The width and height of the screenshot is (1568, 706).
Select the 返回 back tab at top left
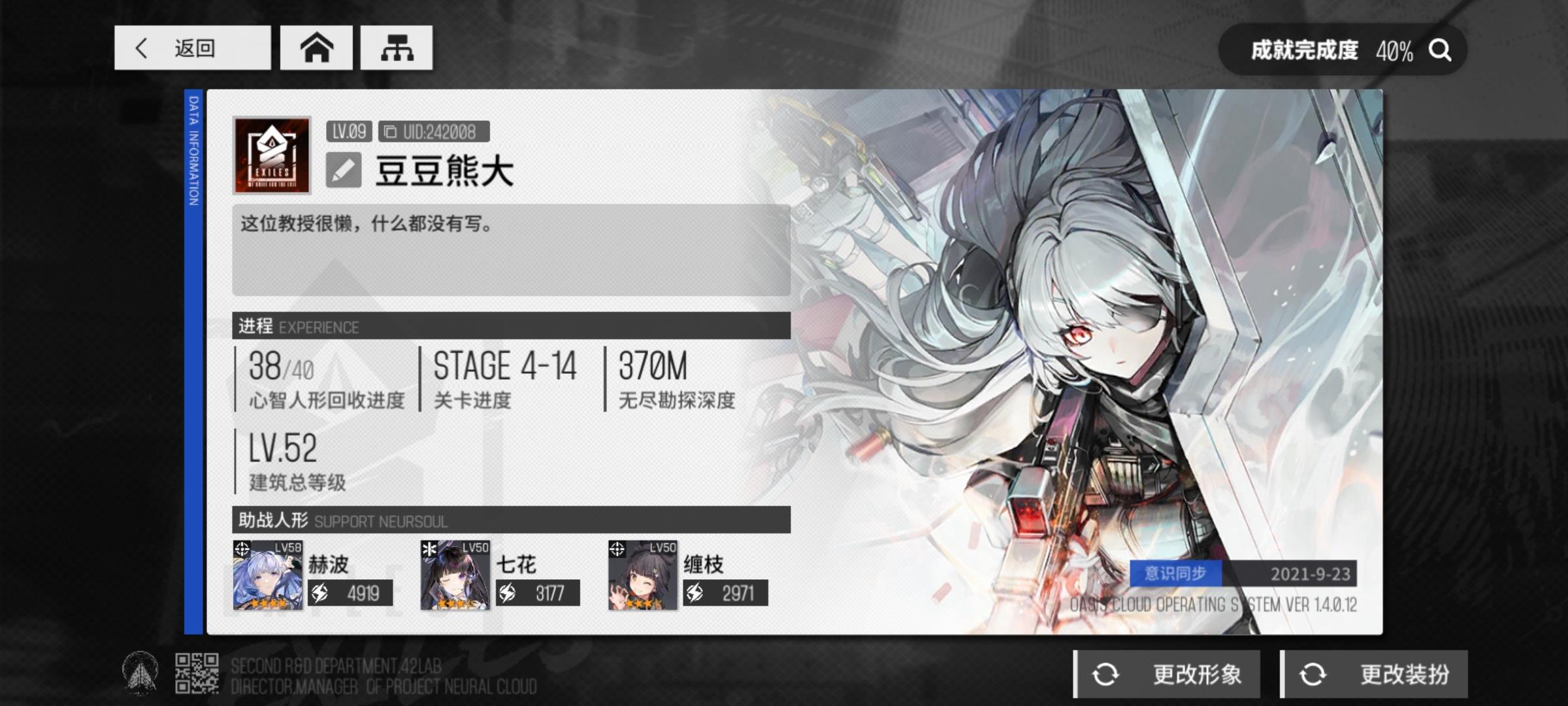click(193, 48)
